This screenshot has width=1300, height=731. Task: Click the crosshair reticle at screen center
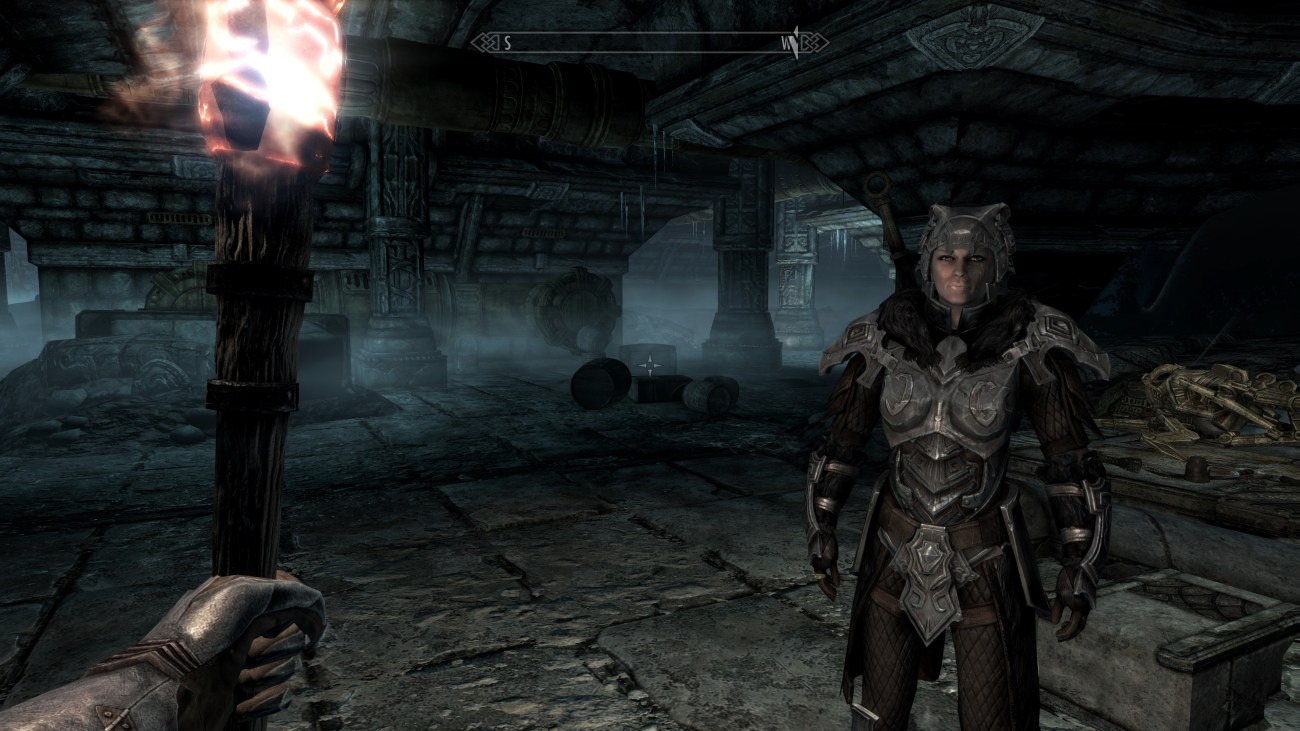(x=650, y=366)
